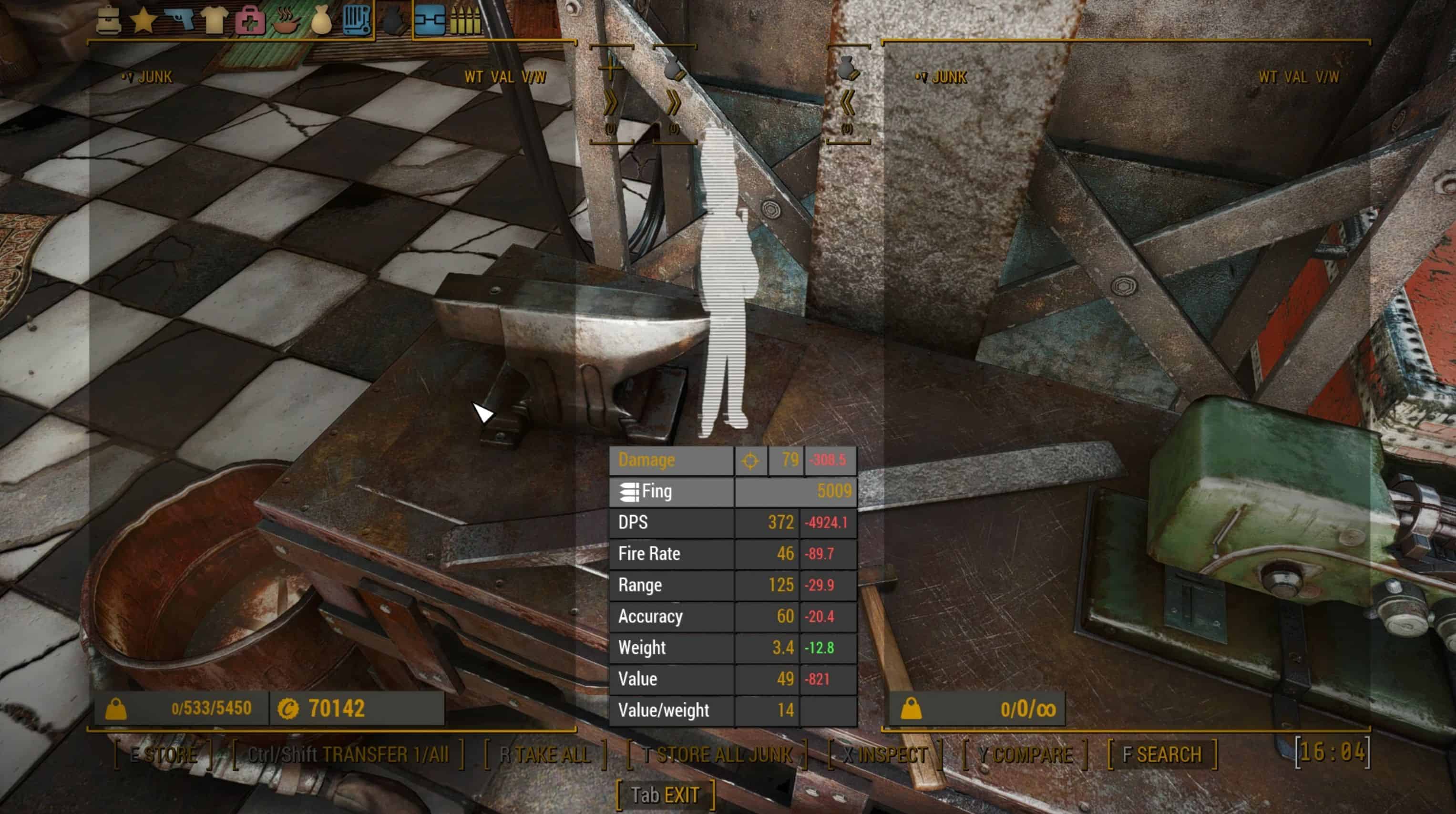The height and width of the screenshot is (814, 1456).
Task: Click the STORE button
Action: tap(164, 754)
